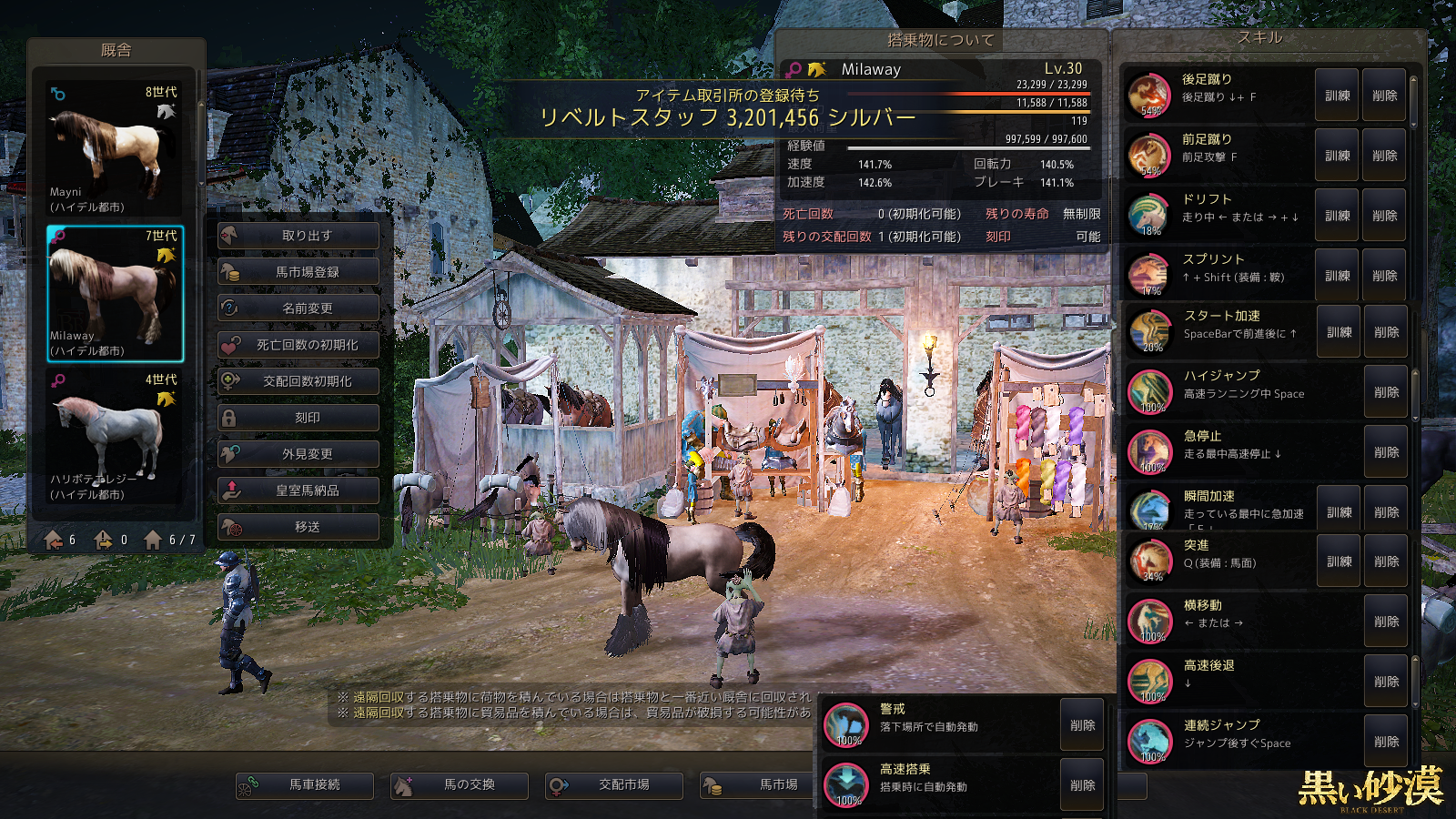
Task: Select 皇室馬納品 imperial horse delivery
Action: click(x=298, y=490)
